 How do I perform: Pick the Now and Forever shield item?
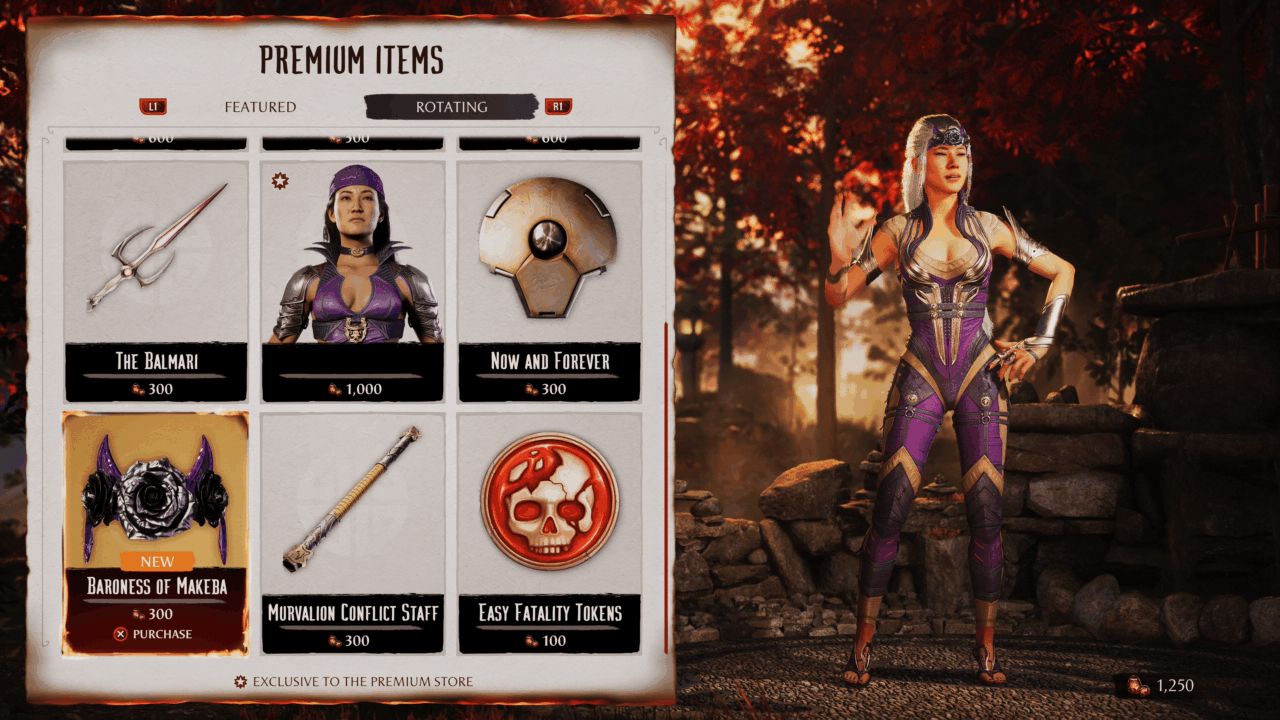tap(549, 281)
